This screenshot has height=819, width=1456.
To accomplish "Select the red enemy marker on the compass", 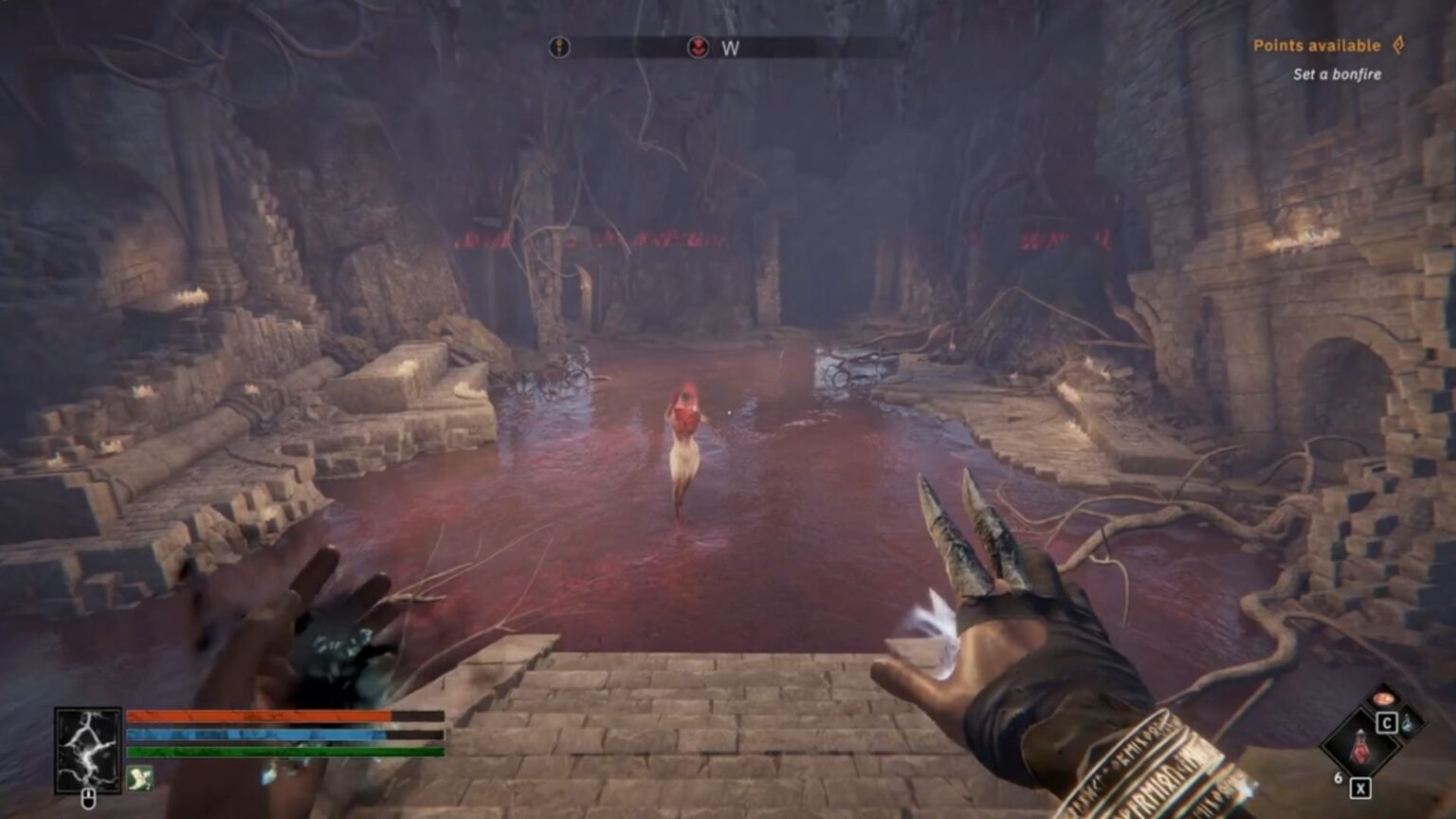I will 699,45.
